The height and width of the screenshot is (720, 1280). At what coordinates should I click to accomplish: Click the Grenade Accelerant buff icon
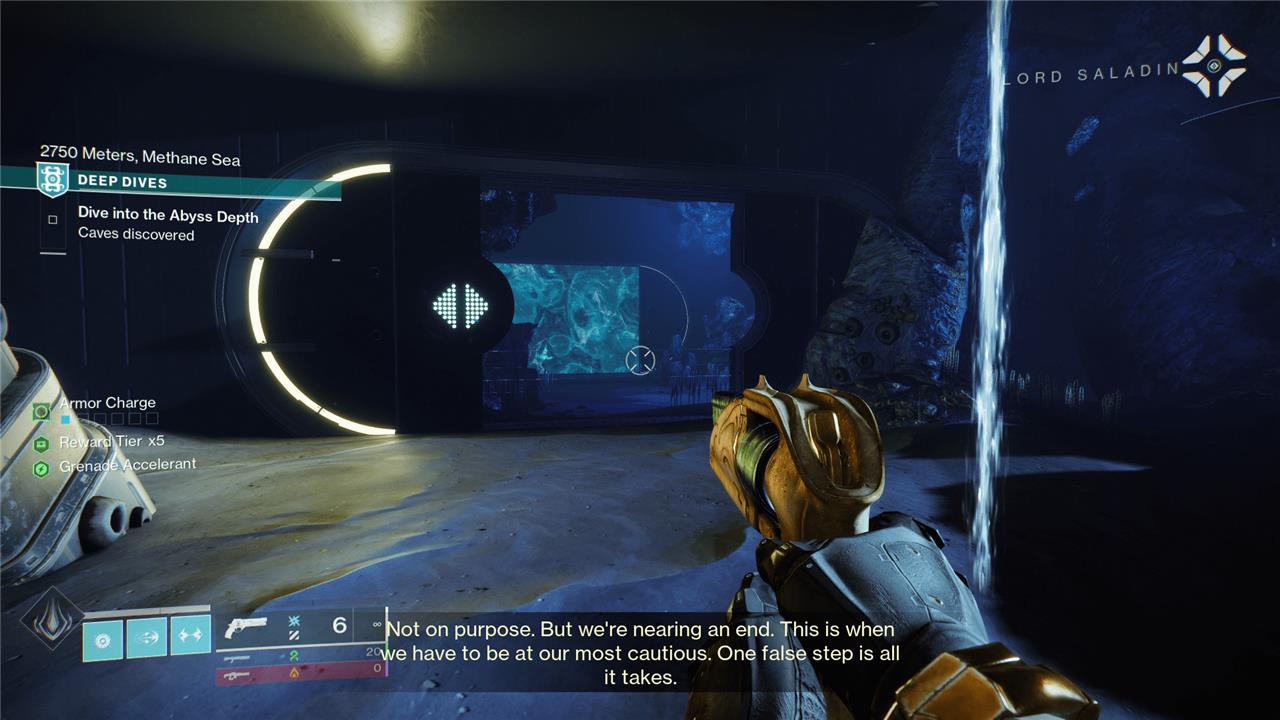(41, 468)
